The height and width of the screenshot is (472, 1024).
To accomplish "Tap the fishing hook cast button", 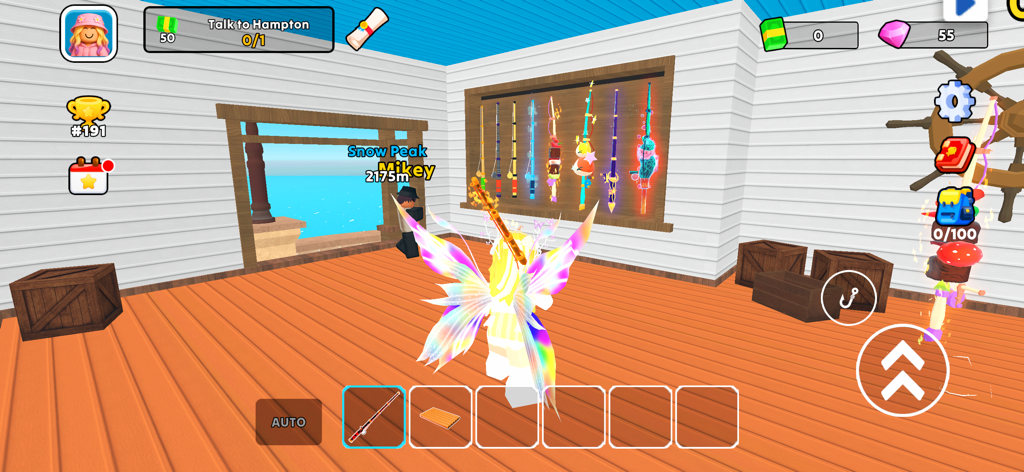I will click(x=848, y=297).
